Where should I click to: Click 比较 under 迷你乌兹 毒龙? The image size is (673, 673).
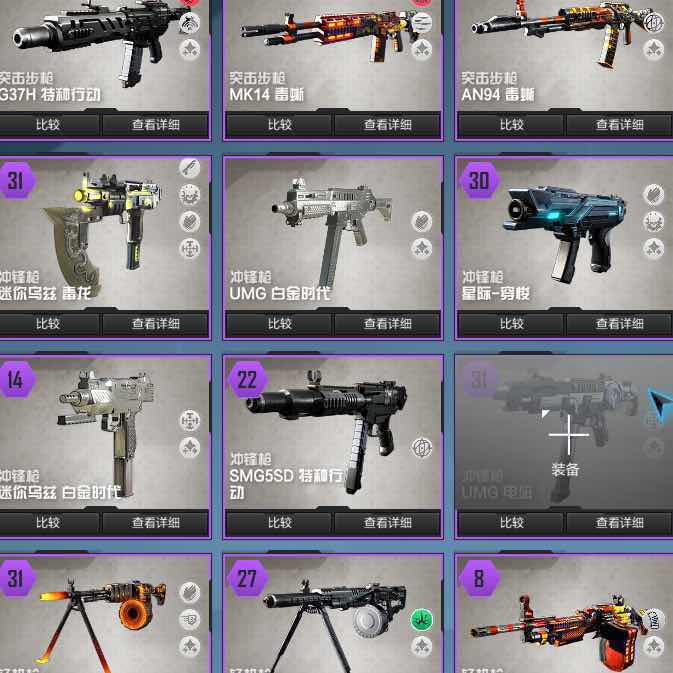click(x=48, y=324)
